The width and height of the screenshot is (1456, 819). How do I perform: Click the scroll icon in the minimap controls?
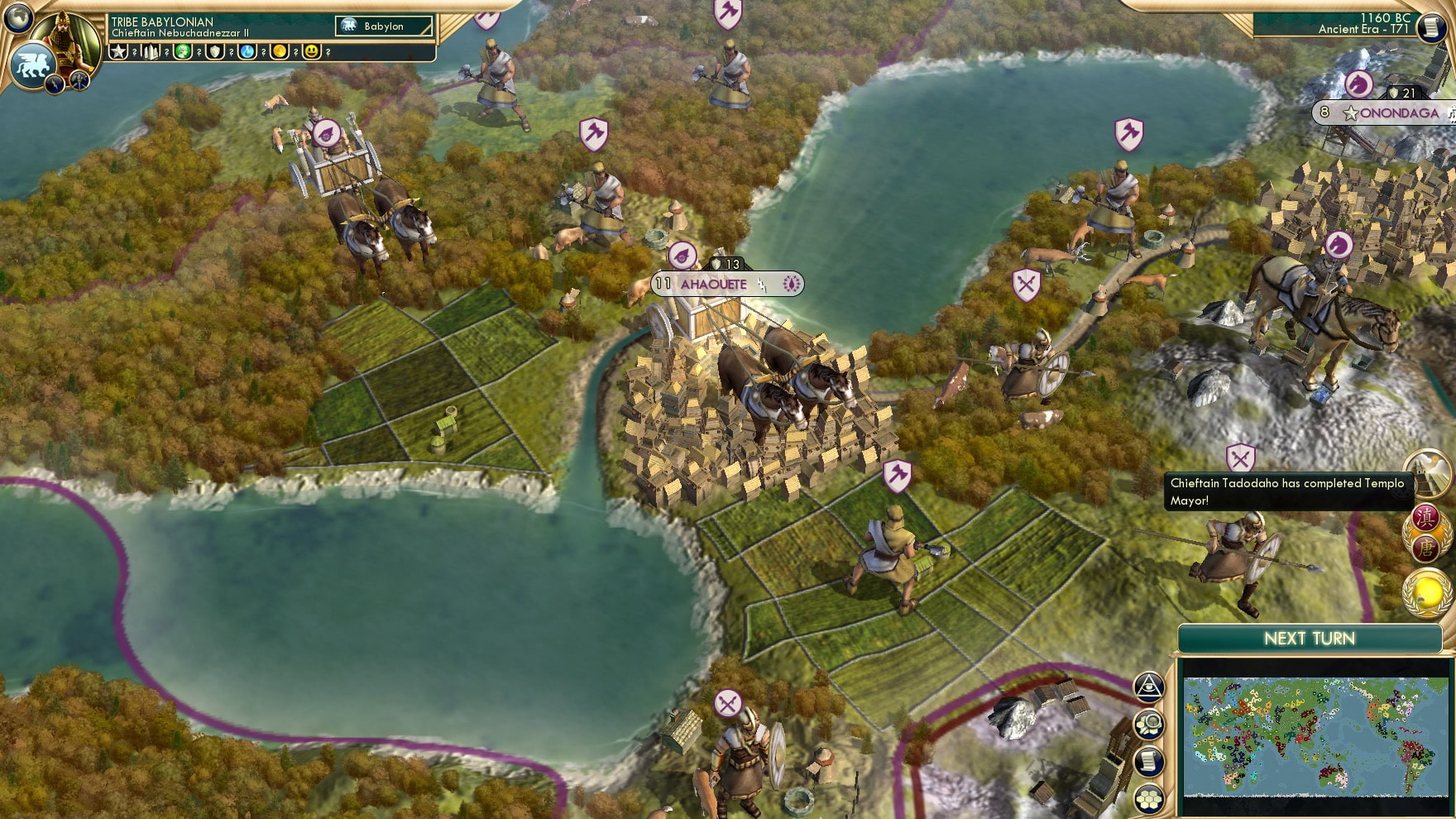(1149, 762)
